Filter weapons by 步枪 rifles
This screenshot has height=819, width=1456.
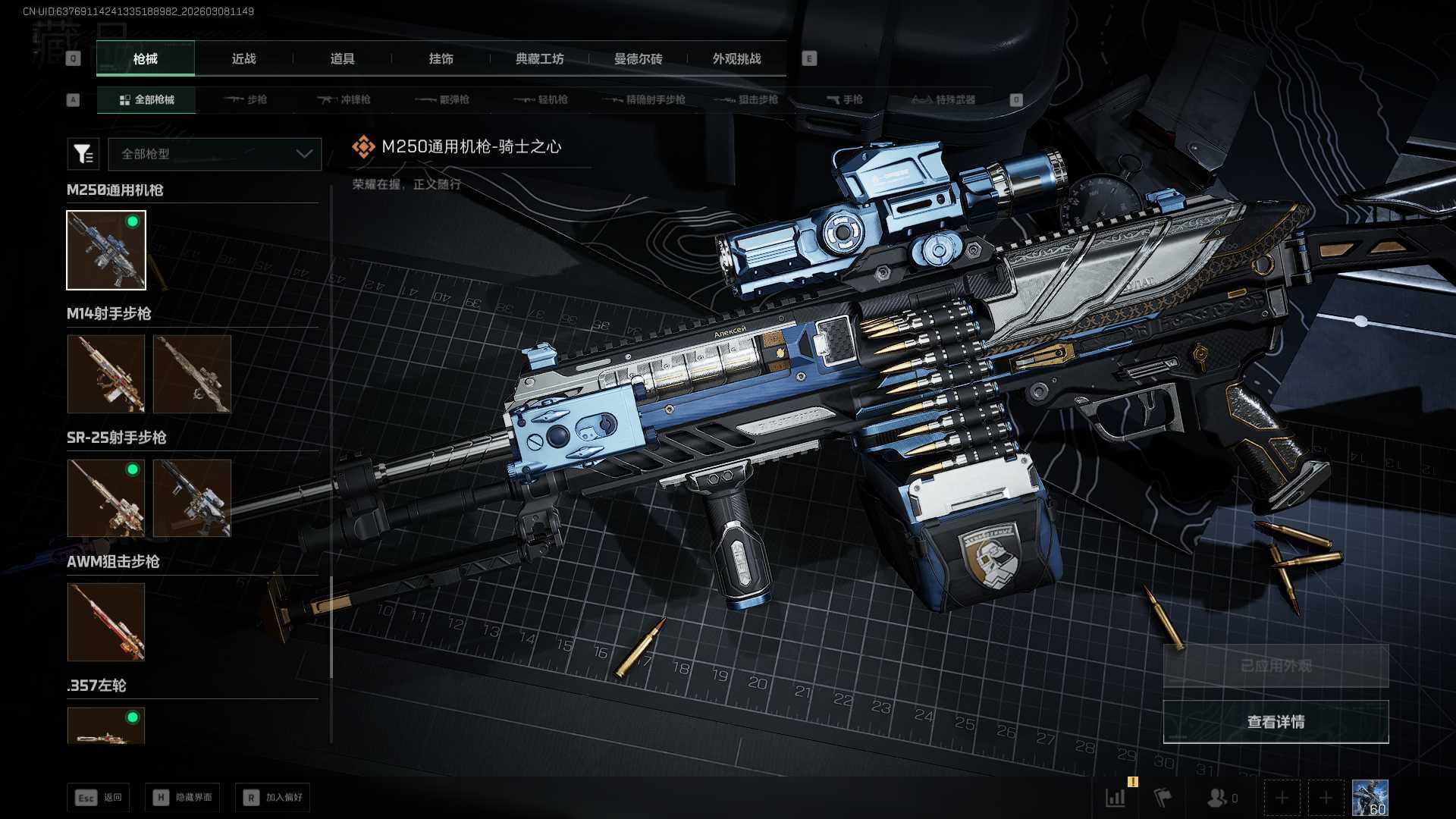click(246, 100)
